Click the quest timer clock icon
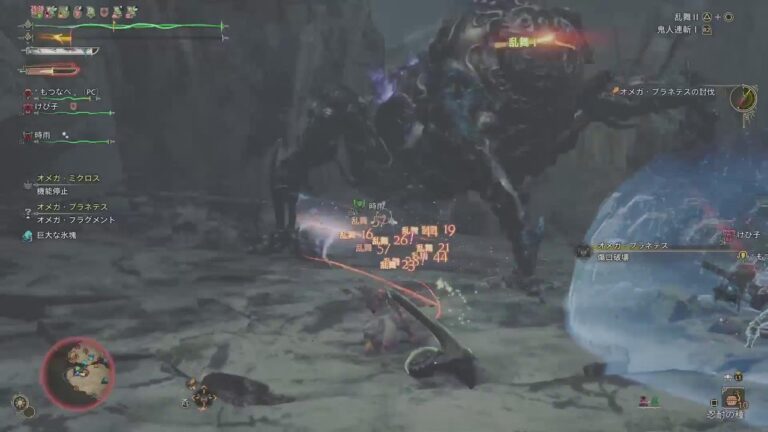This screenshot has width=768, height=432. pyautogui.click(x=743, y=98)
